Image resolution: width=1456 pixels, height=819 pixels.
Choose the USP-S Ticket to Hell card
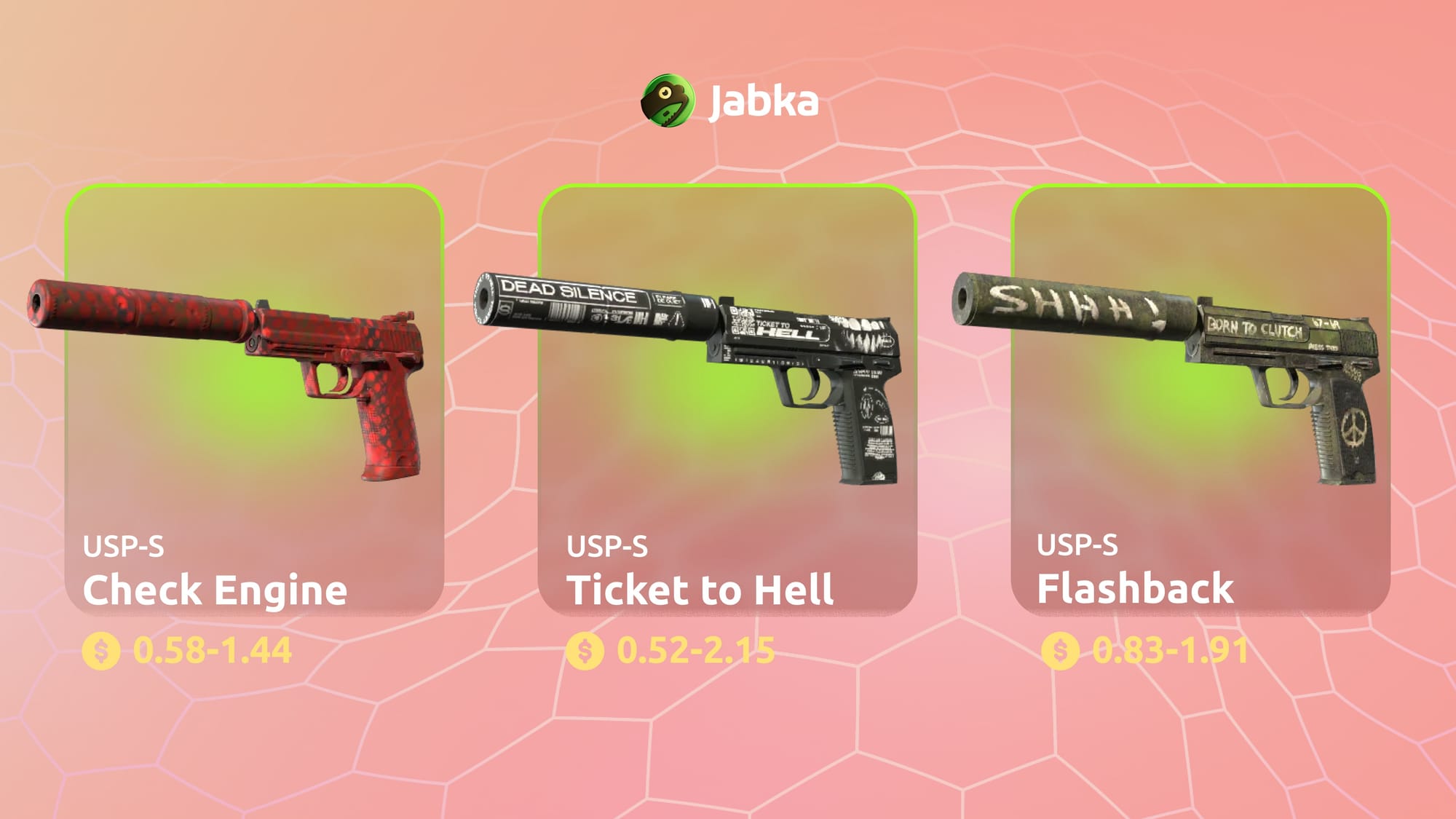[727, 400]
